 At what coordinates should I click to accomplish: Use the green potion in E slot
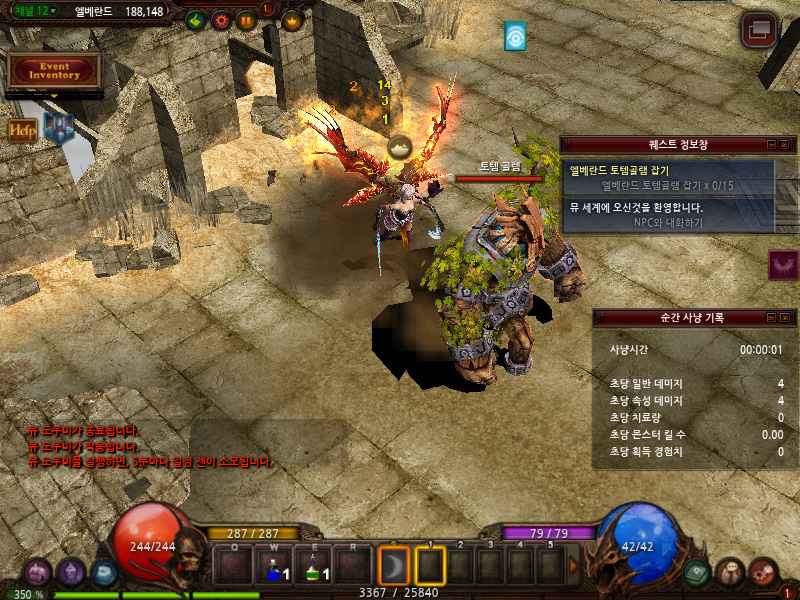[314, 567]
